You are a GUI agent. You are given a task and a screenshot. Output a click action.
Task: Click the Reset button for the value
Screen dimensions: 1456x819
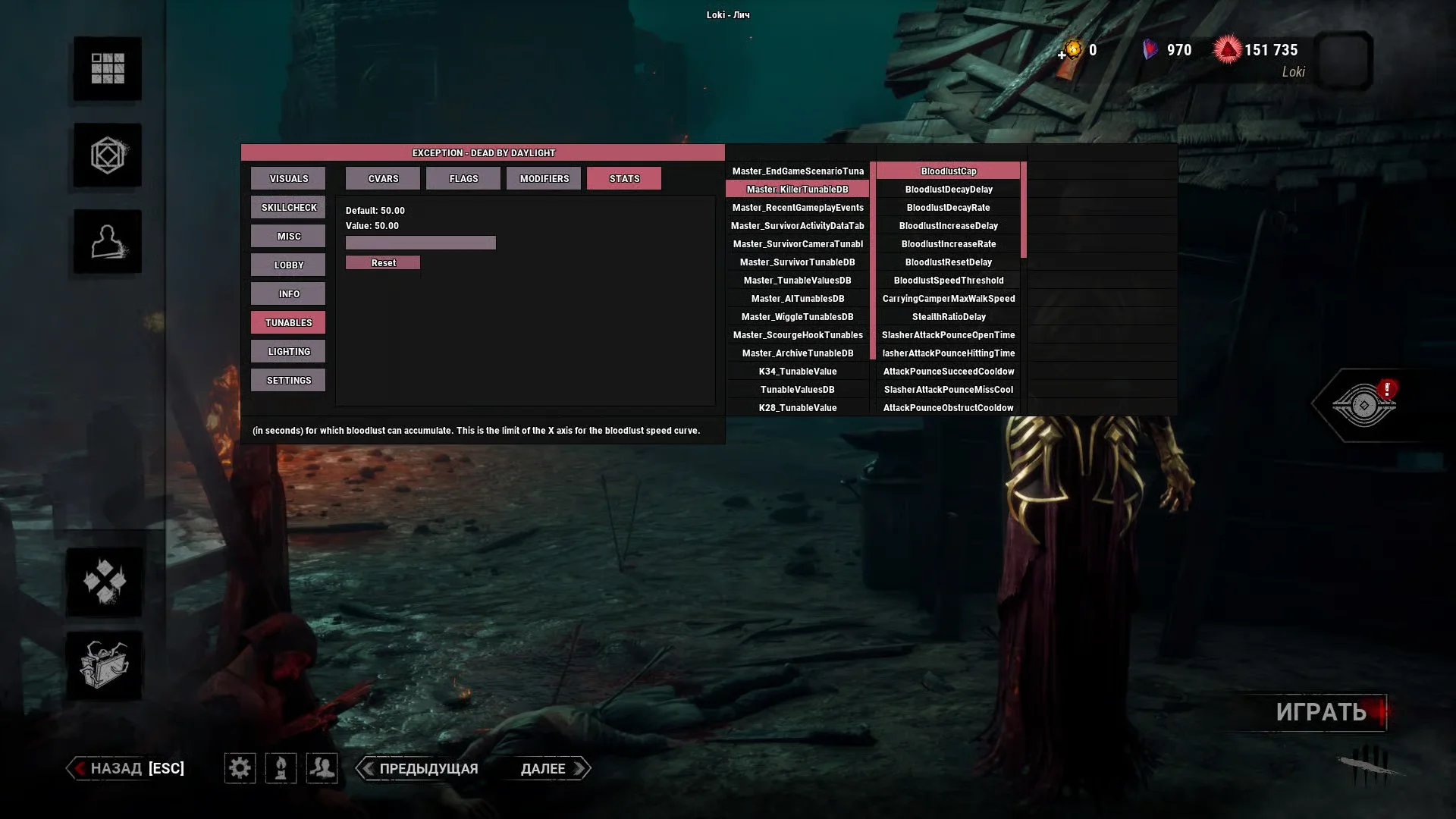(383, 263)
